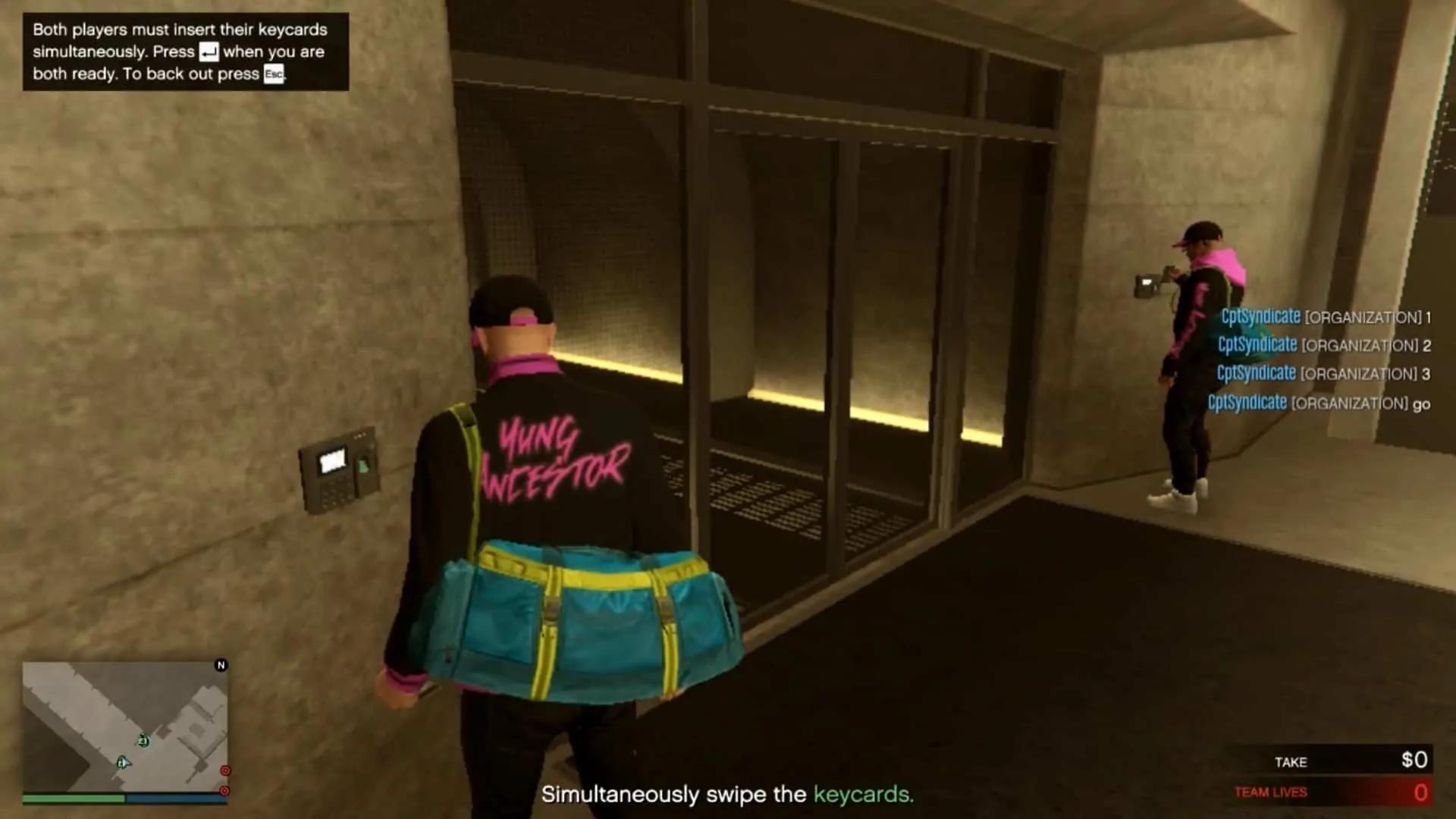Click the green health bar under the minimap
Viewport: 1456px width, 819px height.
[74, 799]
